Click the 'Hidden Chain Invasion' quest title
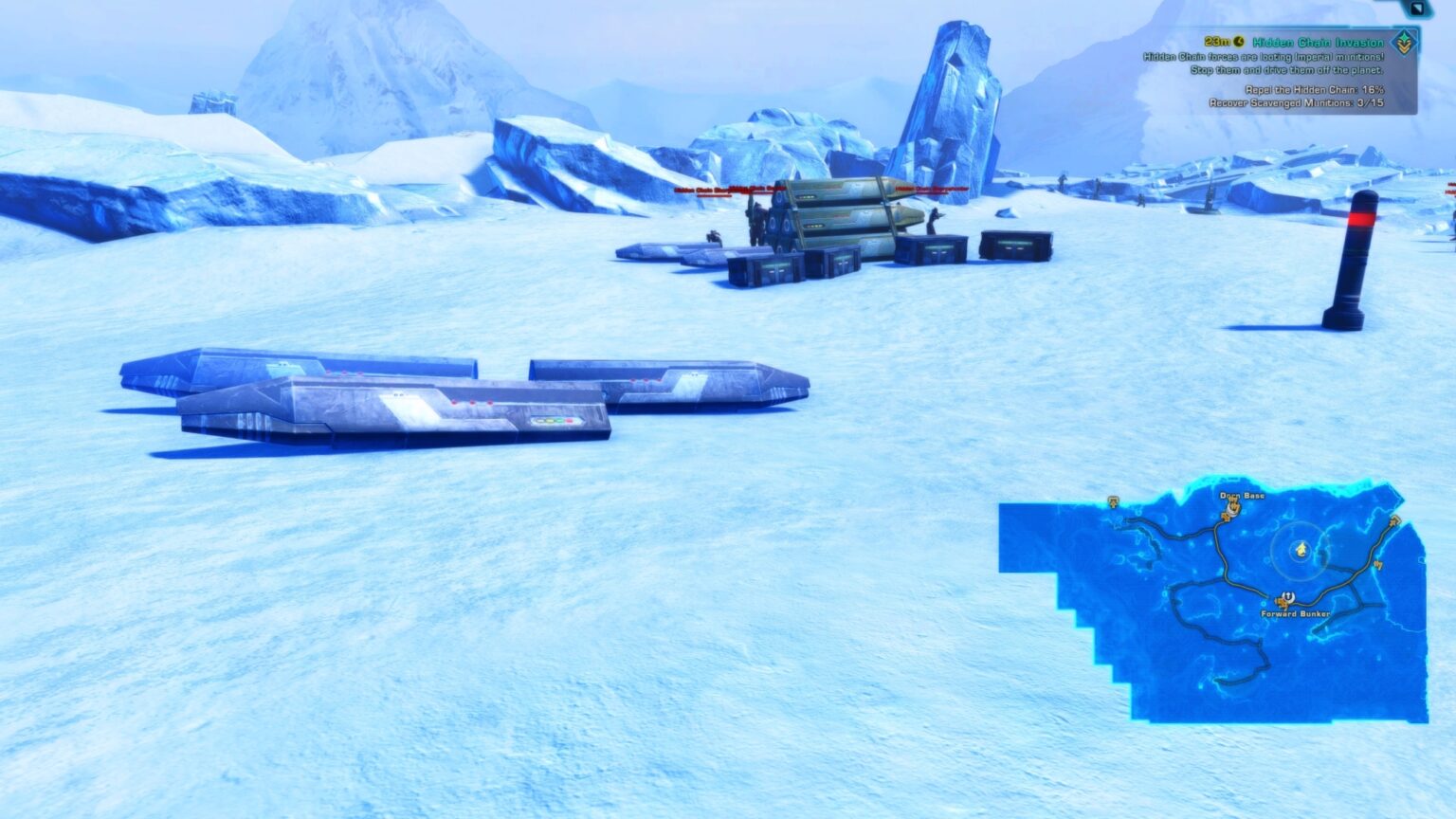 [1318, 42]
